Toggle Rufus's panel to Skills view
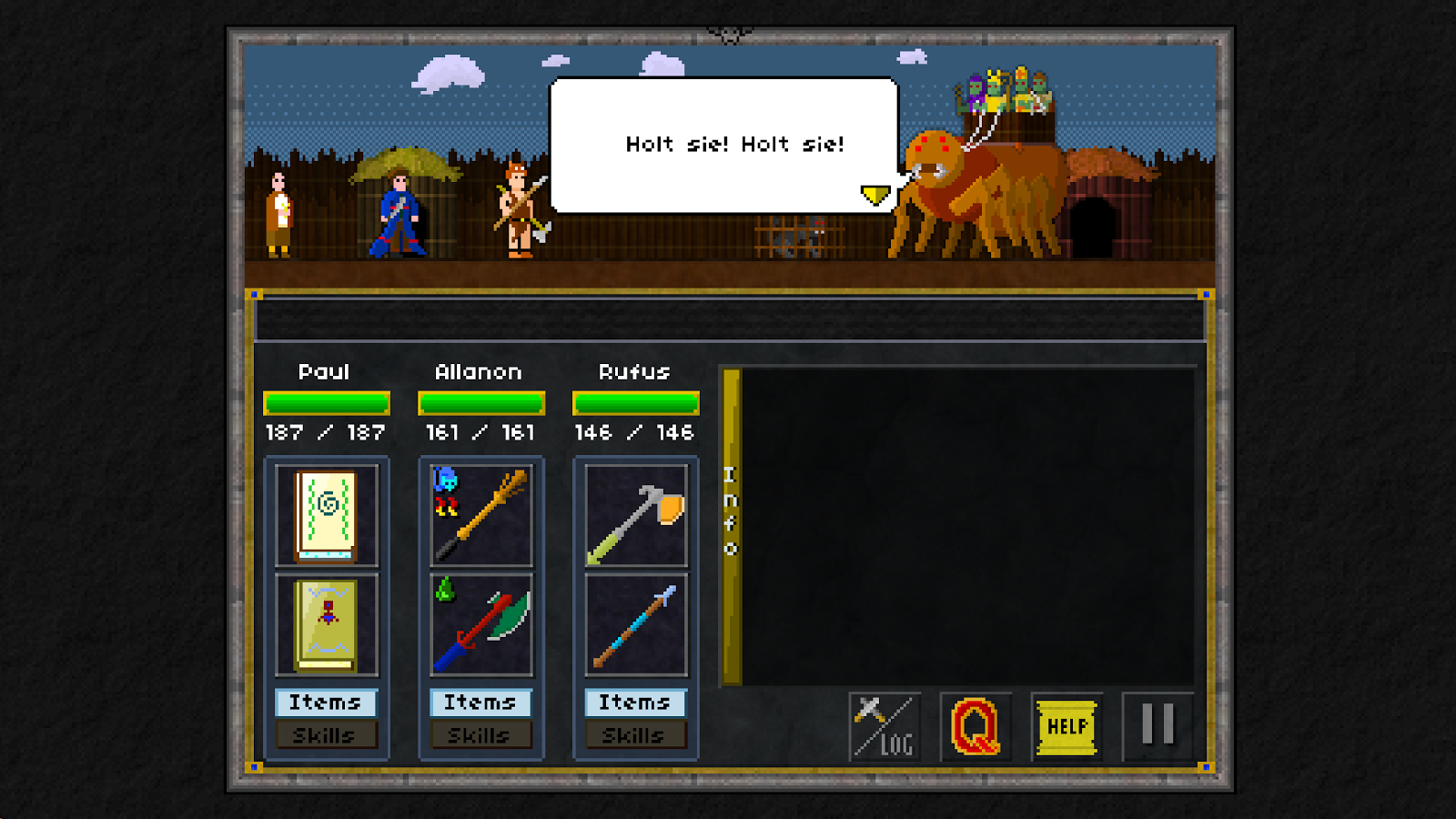1456x819 pixels. point(635,735)
